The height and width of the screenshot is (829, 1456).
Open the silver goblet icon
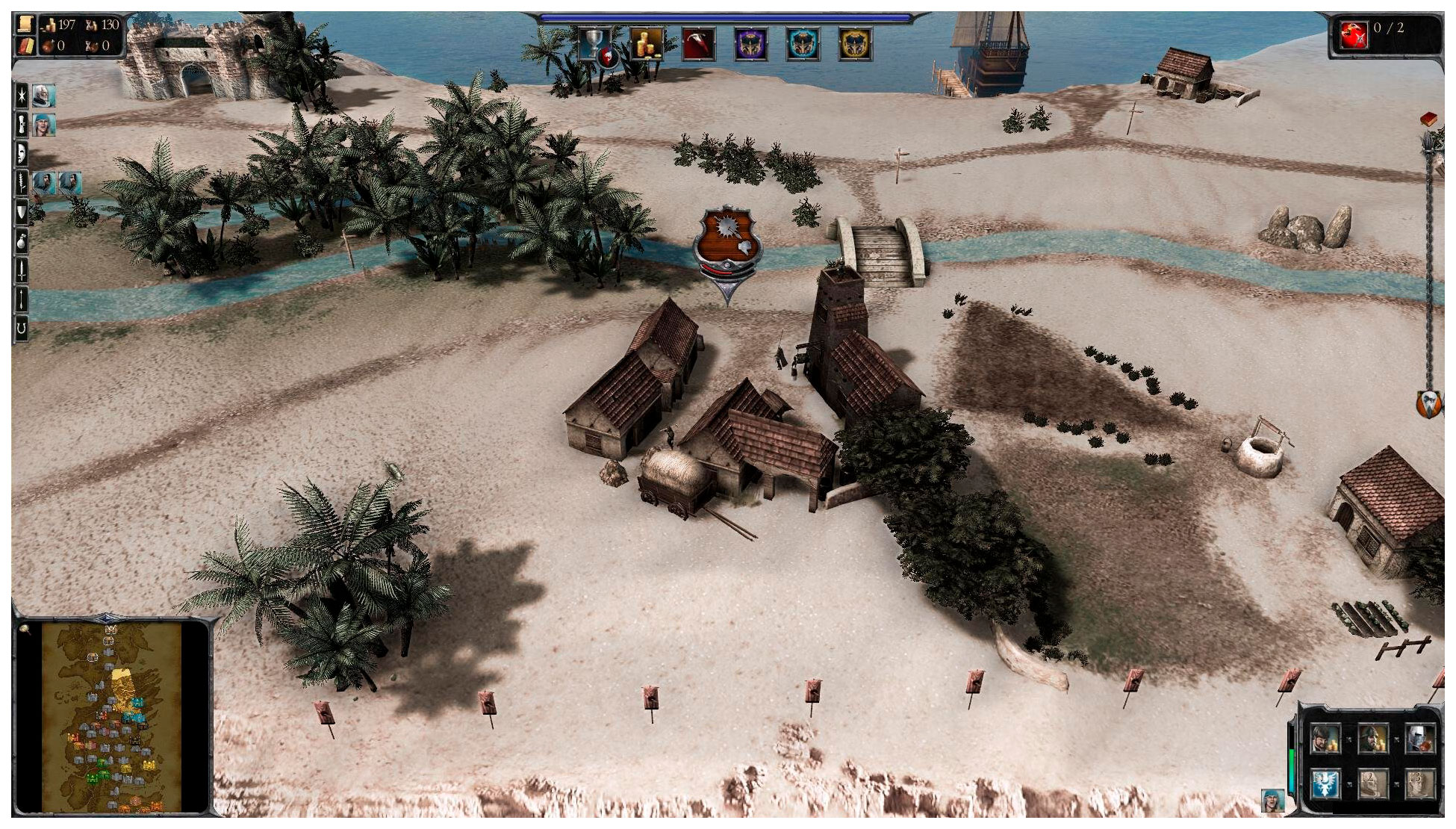[x=596, y=44]
